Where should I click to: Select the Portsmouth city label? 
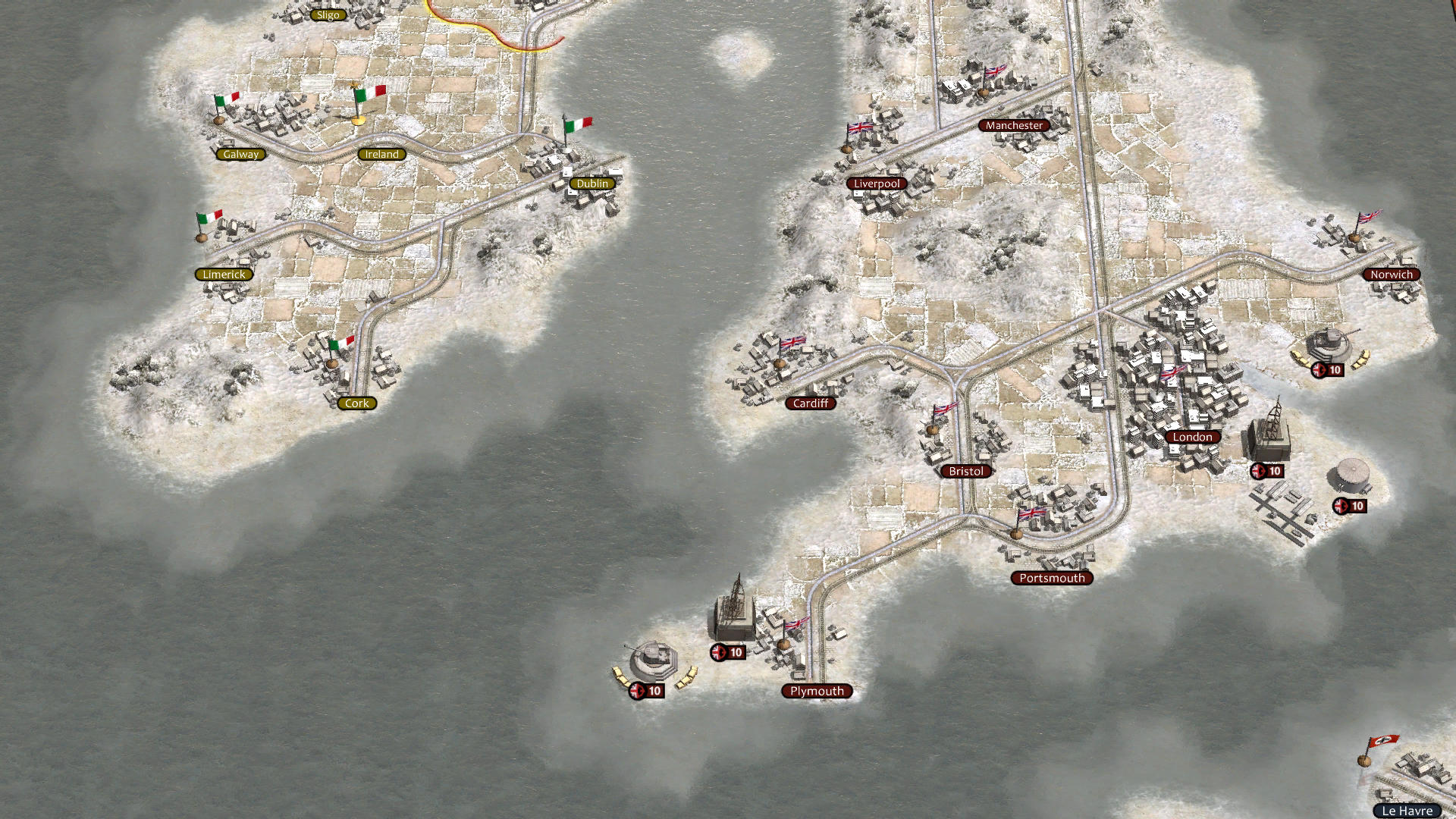[1052, 578]
